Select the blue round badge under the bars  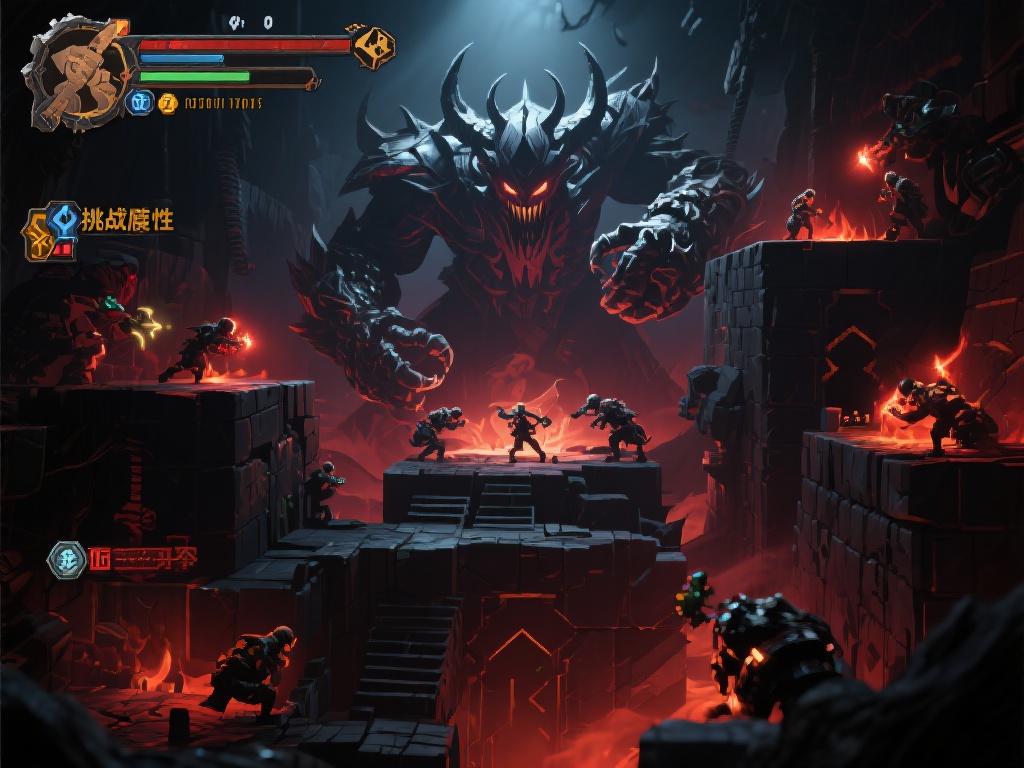click(140, 102)
